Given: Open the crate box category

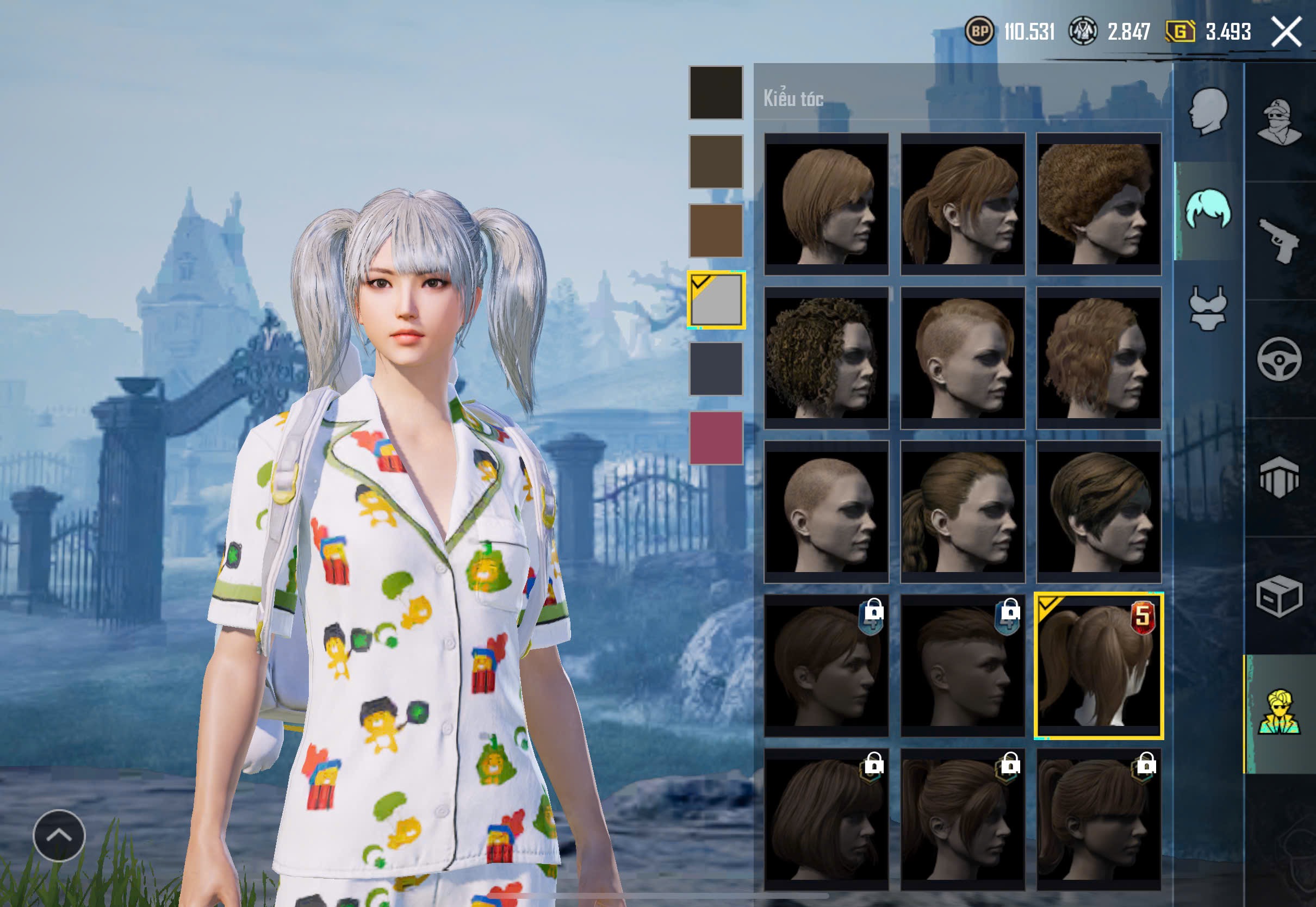Looking at the screenshot, I should (x=1279, y=595).
